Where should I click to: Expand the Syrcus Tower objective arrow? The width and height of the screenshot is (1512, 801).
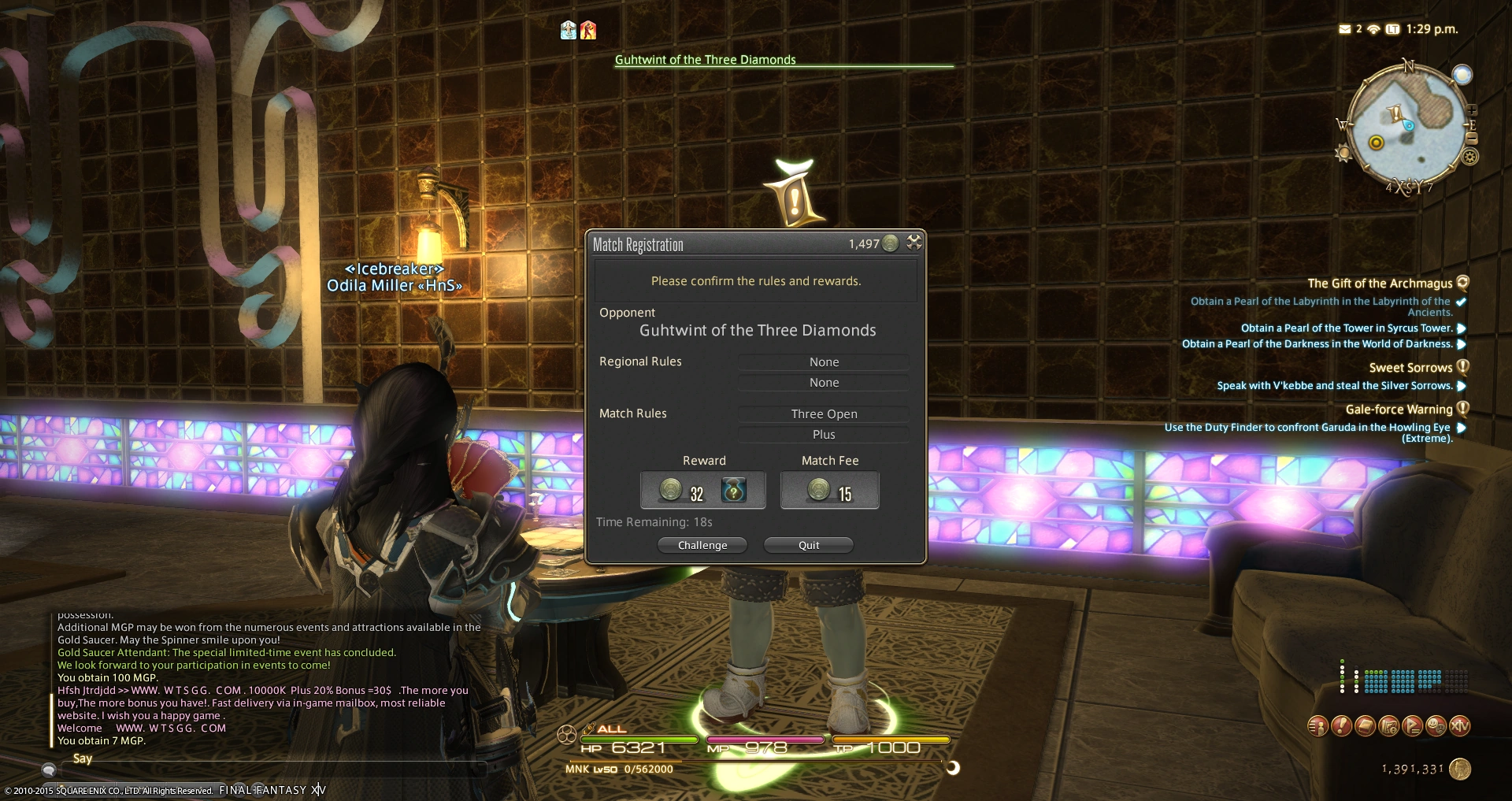pos(1462,328)
